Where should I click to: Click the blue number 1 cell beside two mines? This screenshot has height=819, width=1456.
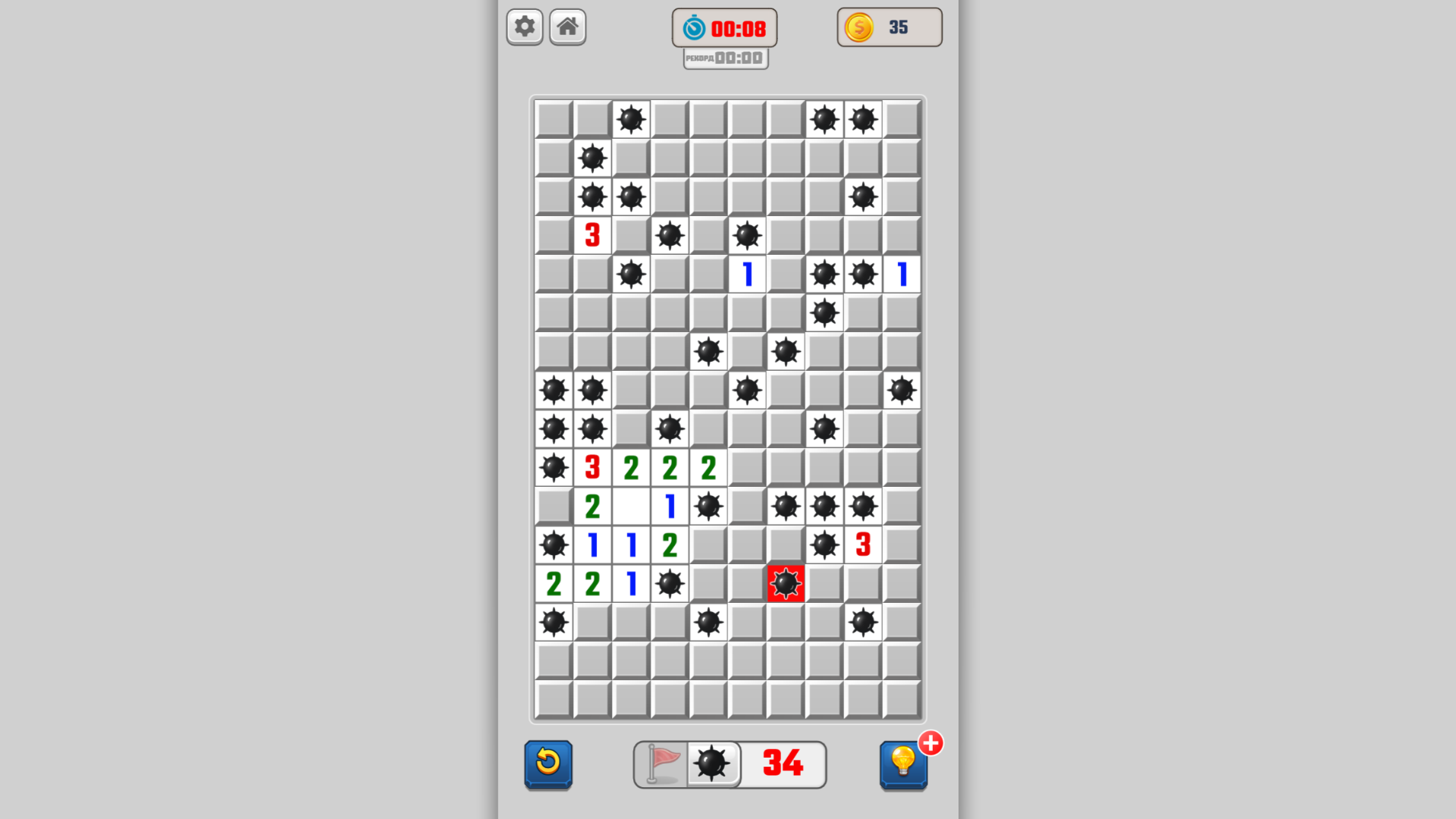(901, 275)
